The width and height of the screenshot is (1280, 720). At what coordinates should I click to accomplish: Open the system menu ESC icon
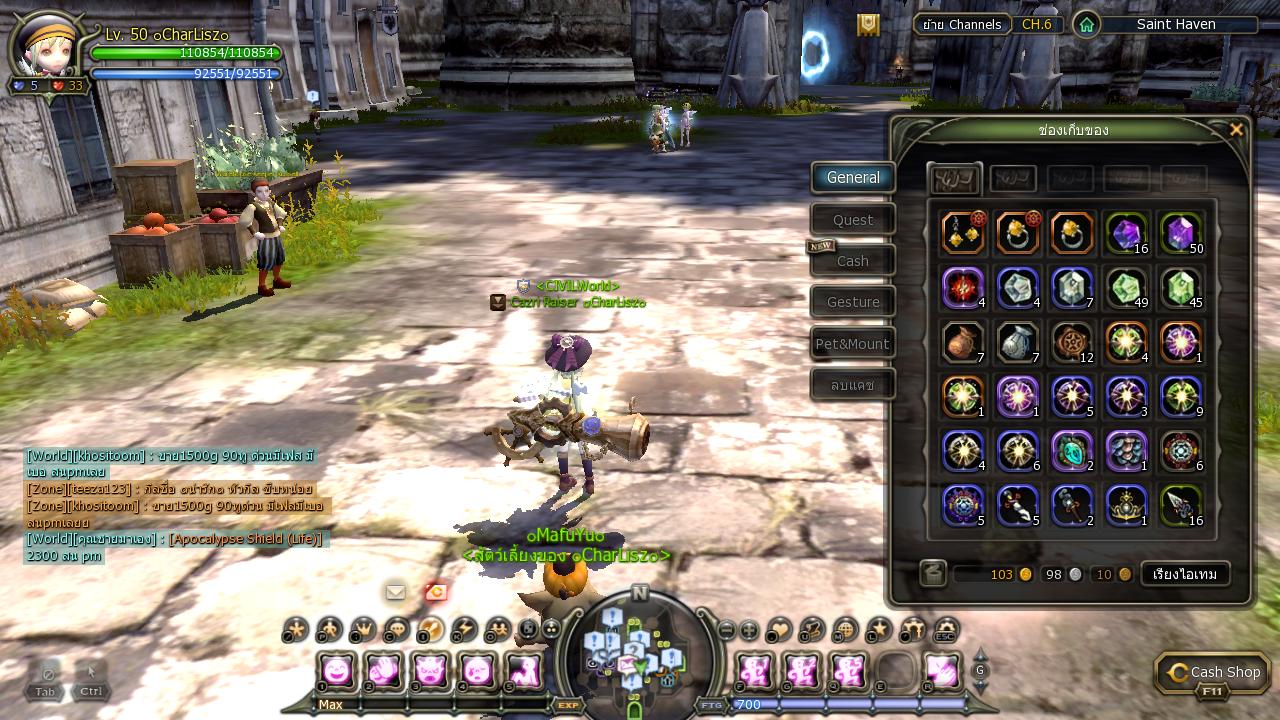pos(945,629)
